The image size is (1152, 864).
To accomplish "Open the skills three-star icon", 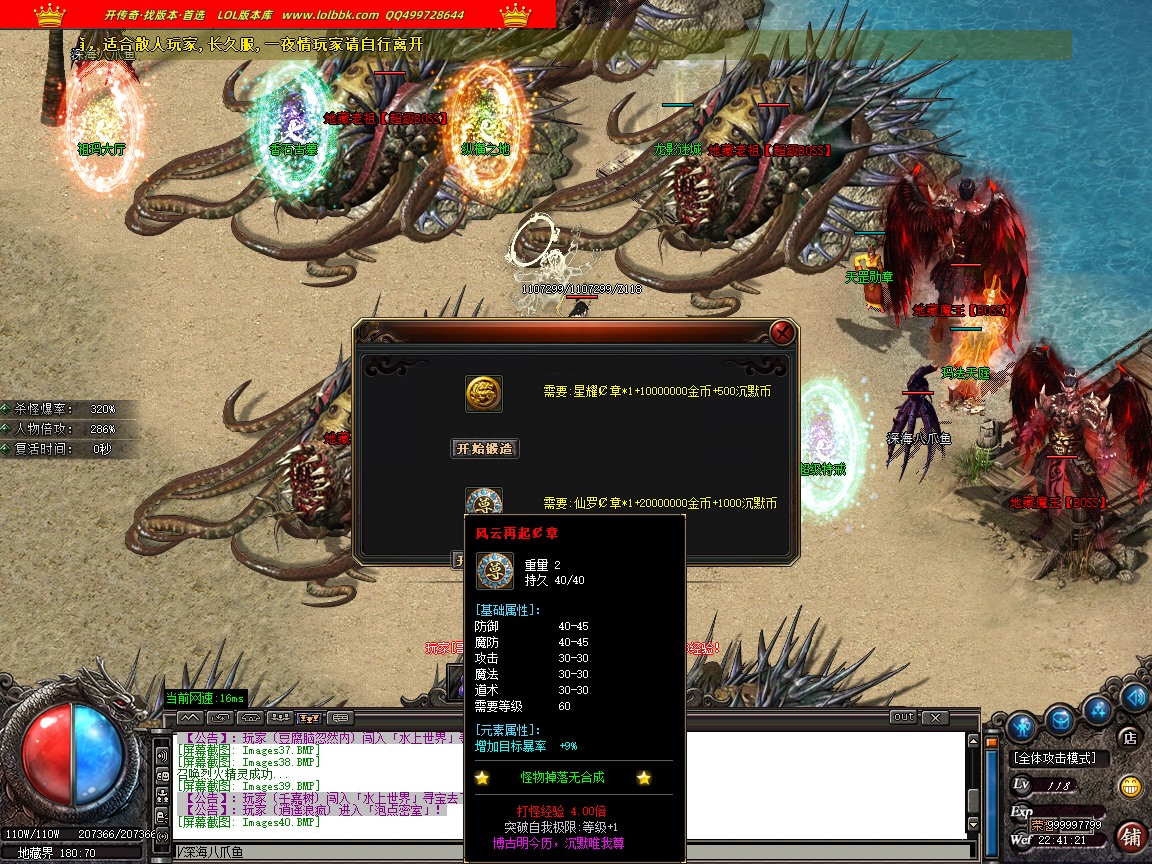I will [x=1098, y=710].
